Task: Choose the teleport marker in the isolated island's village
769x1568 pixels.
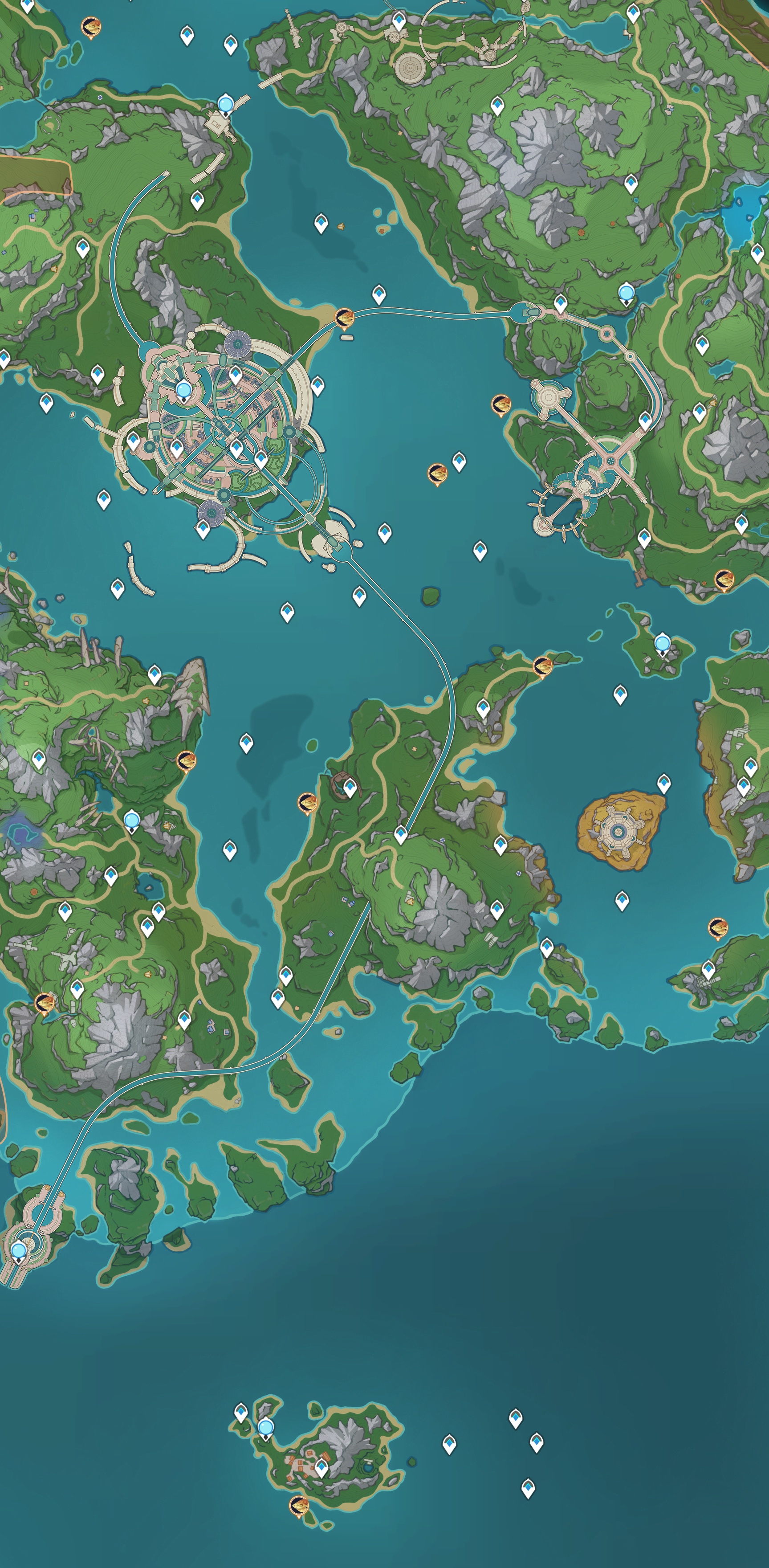Action: (x=321, y=1467)
